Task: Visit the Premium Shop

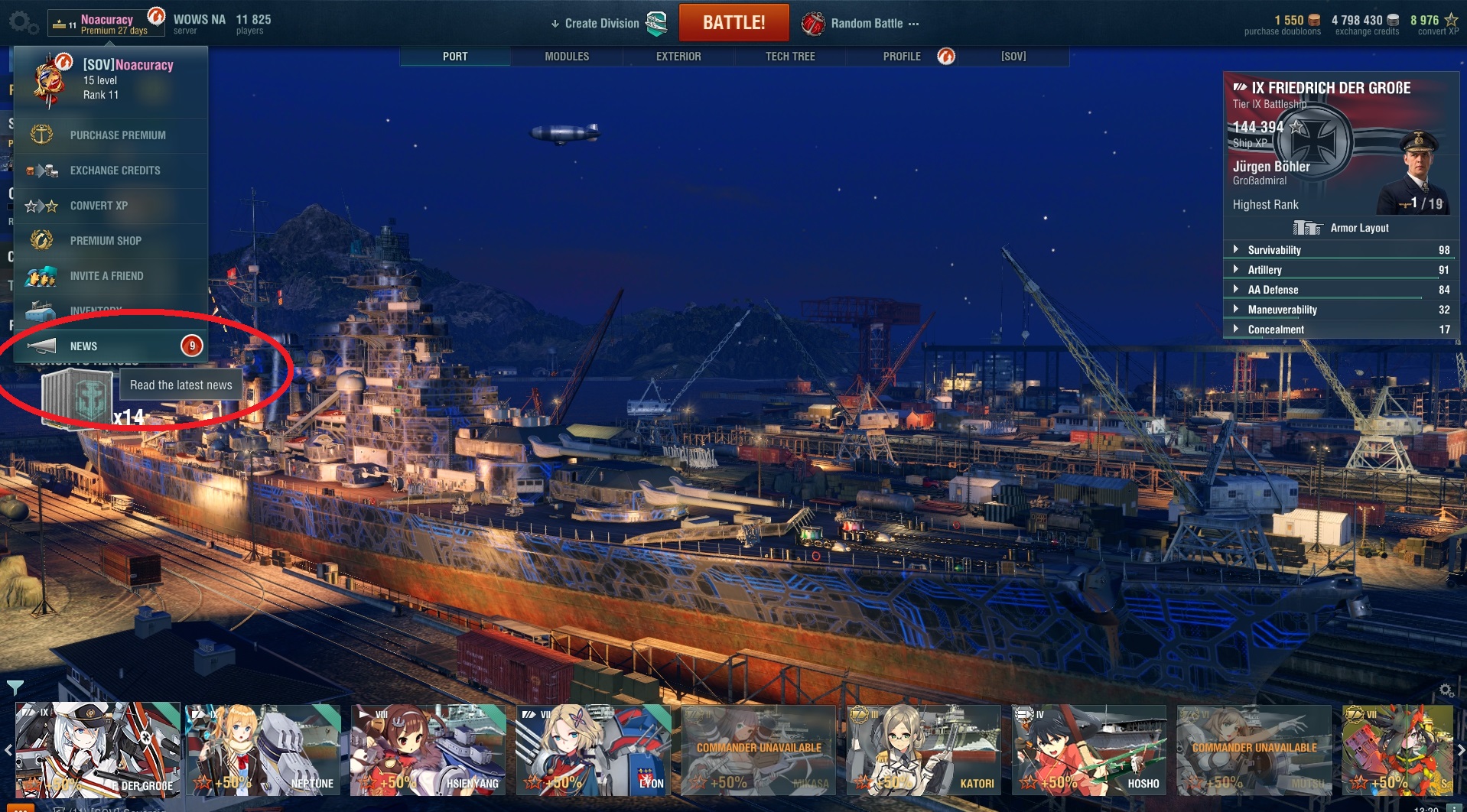Action: (x=106, y=241)
